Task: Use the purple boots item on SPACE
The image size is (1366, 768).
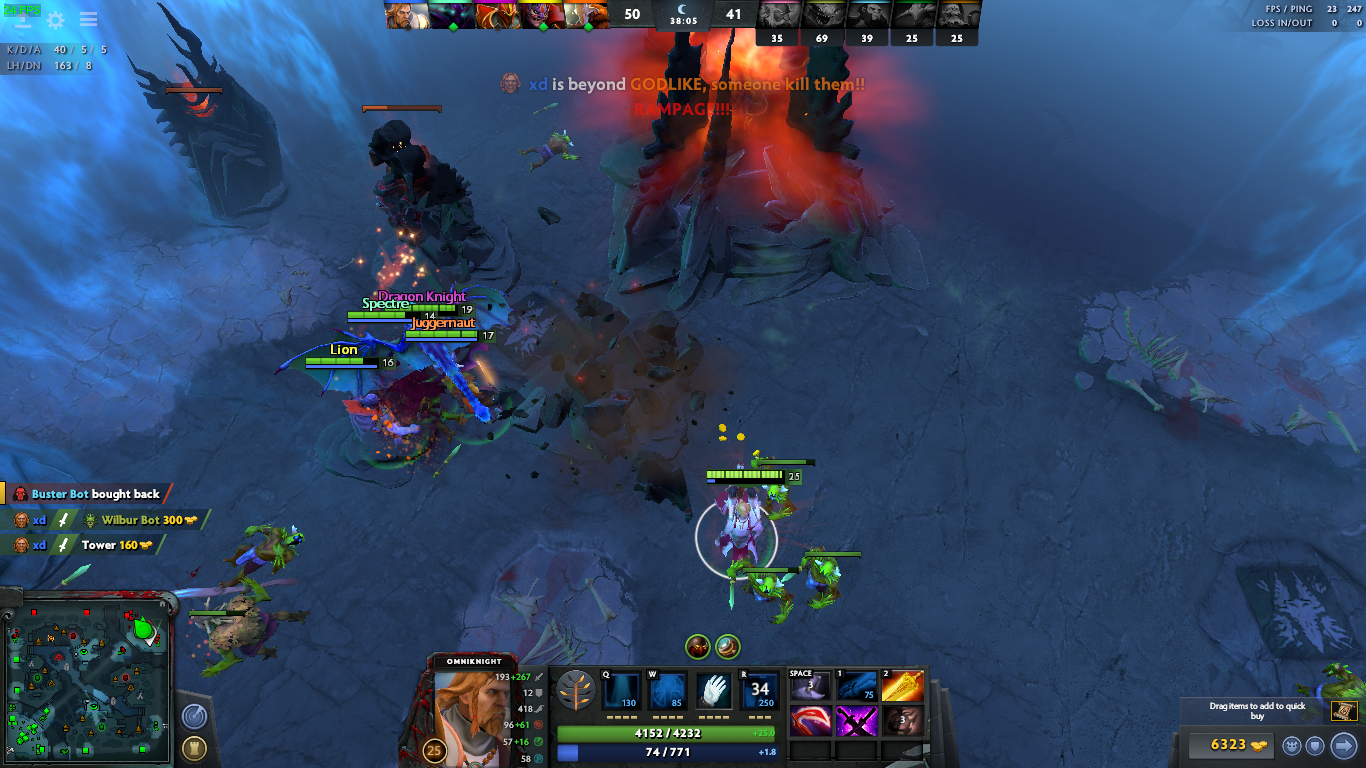Action: pyautogui.click(x=810, y=686)
